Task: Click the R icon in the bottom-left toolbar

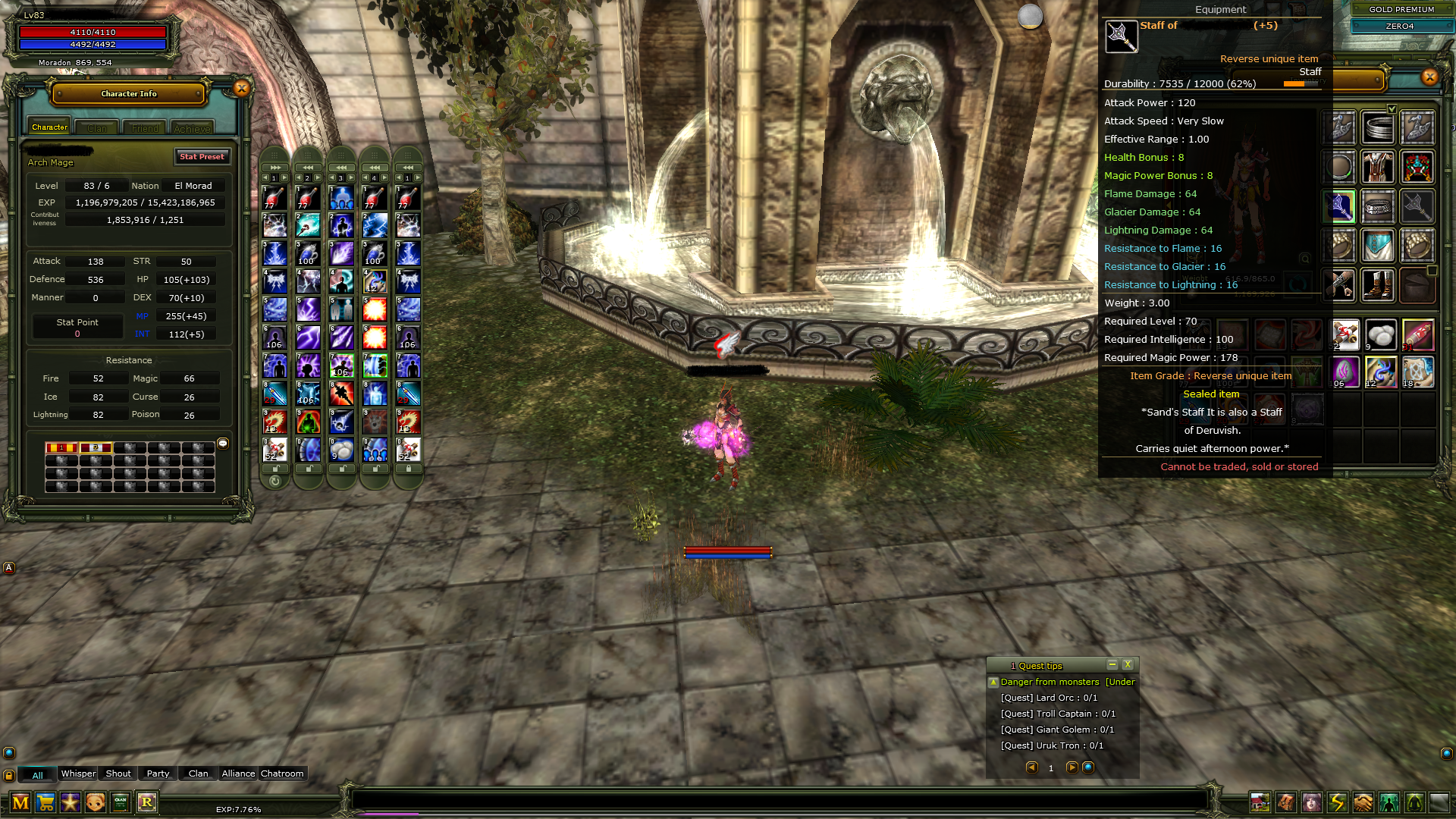Action: (x=147, y=802)
